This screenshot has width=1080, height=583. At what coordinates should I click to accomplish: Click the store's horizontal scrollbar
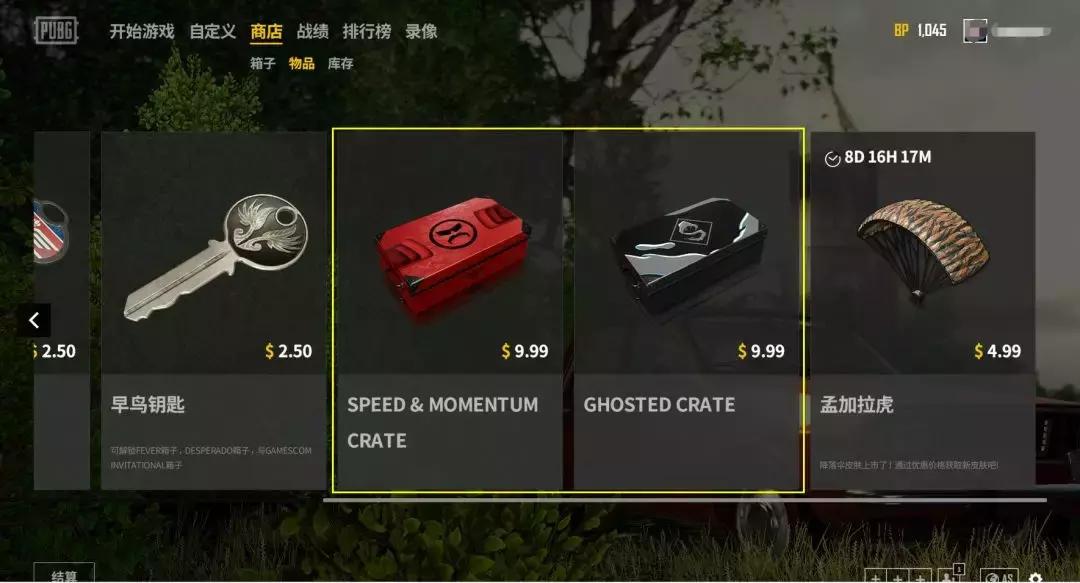pos(685,500)
